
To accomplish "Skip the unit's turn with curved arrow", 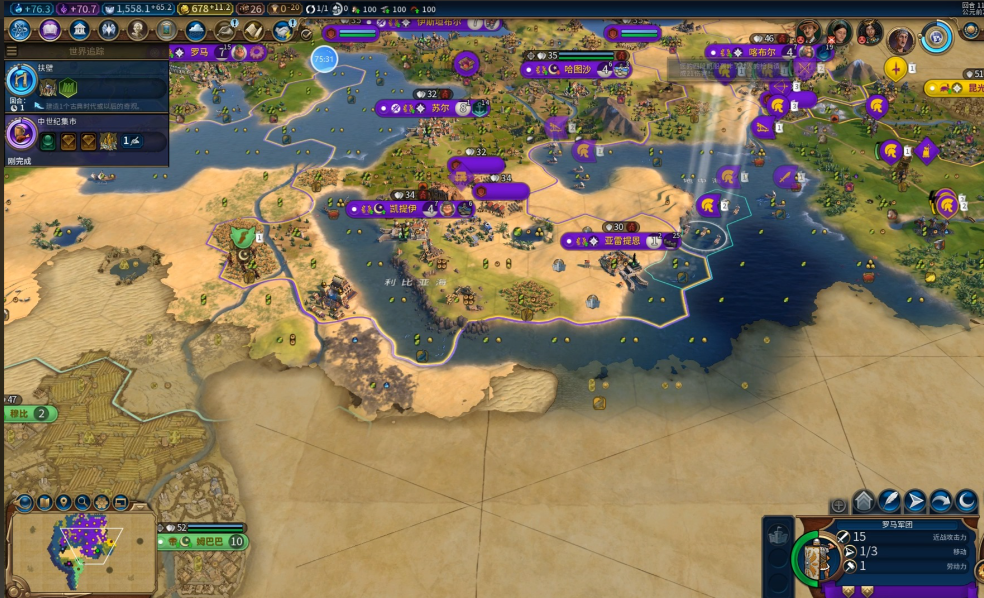I will click(x=941, y=502).
